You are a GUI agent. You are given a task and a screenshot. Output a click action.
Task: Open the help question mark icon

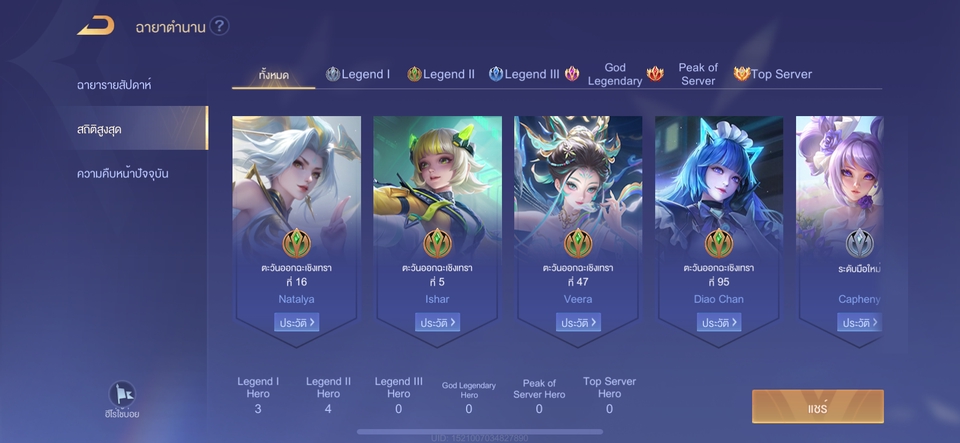(x=220, y=26)
